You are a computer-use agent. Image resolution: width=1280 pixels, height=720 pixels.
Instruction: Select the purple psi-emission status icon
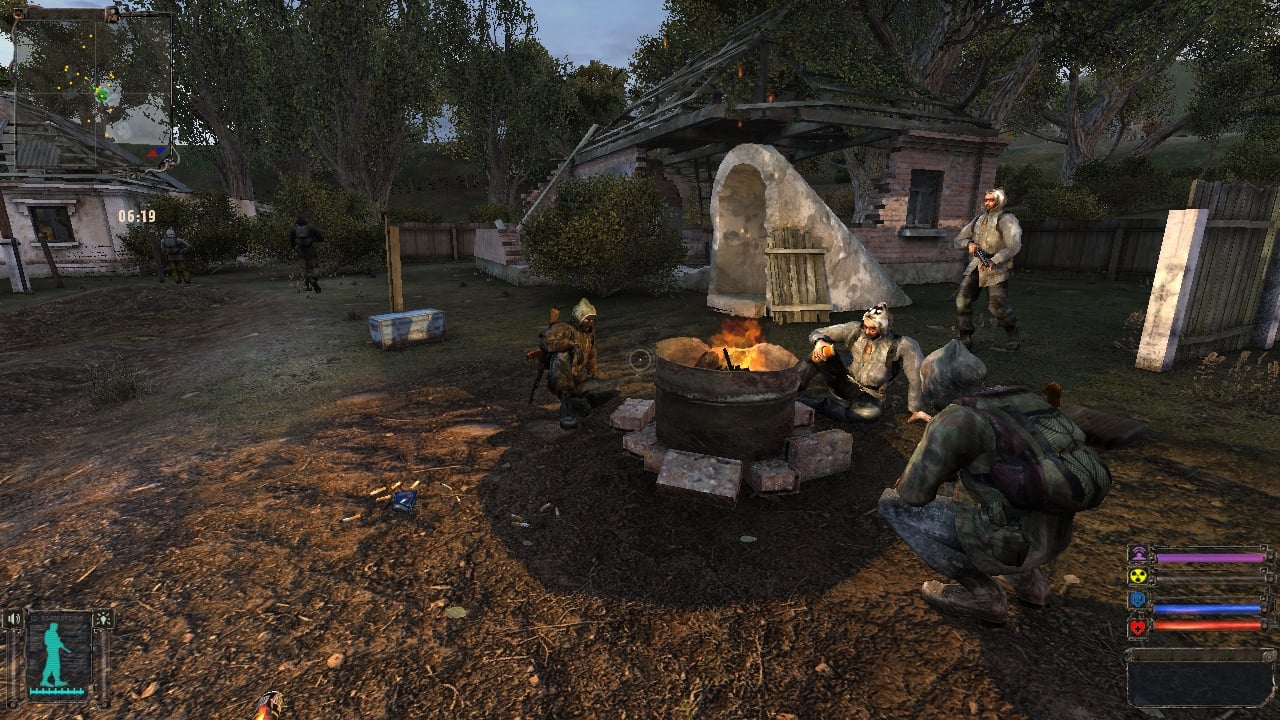1138,555
